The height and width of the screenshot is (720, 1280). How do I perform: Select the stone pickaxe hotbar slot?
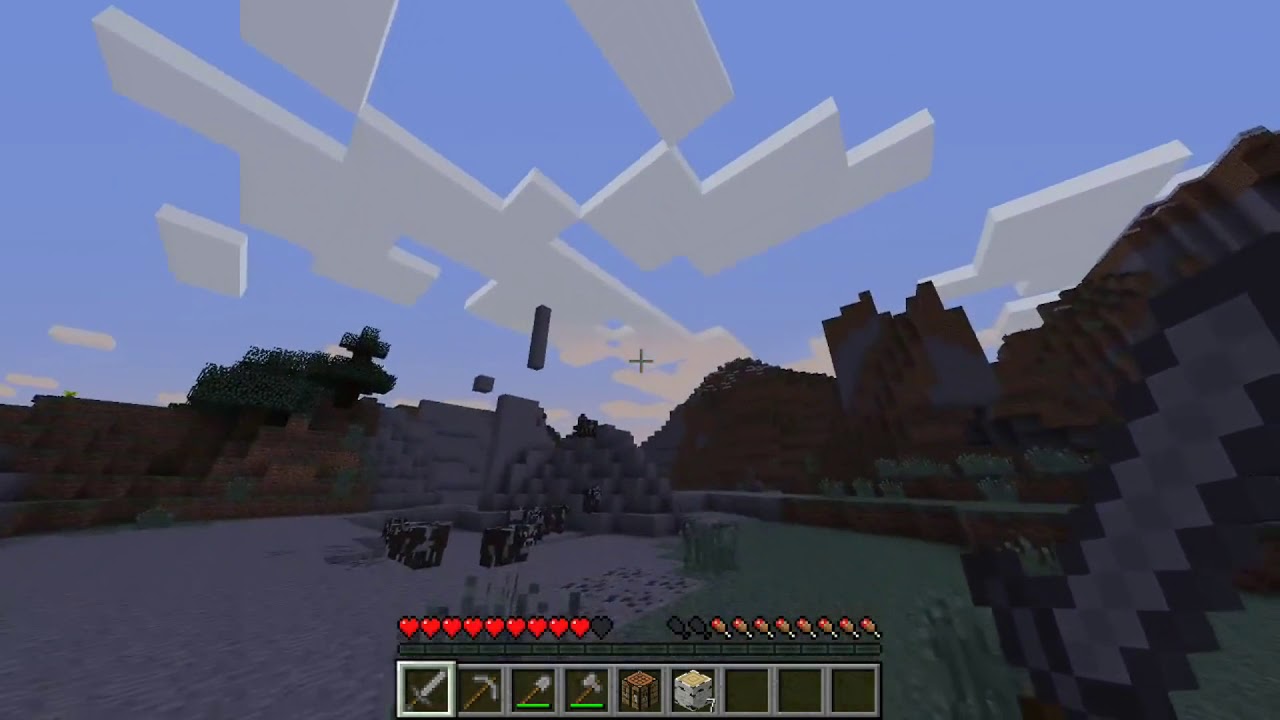[x=478, y=686]
